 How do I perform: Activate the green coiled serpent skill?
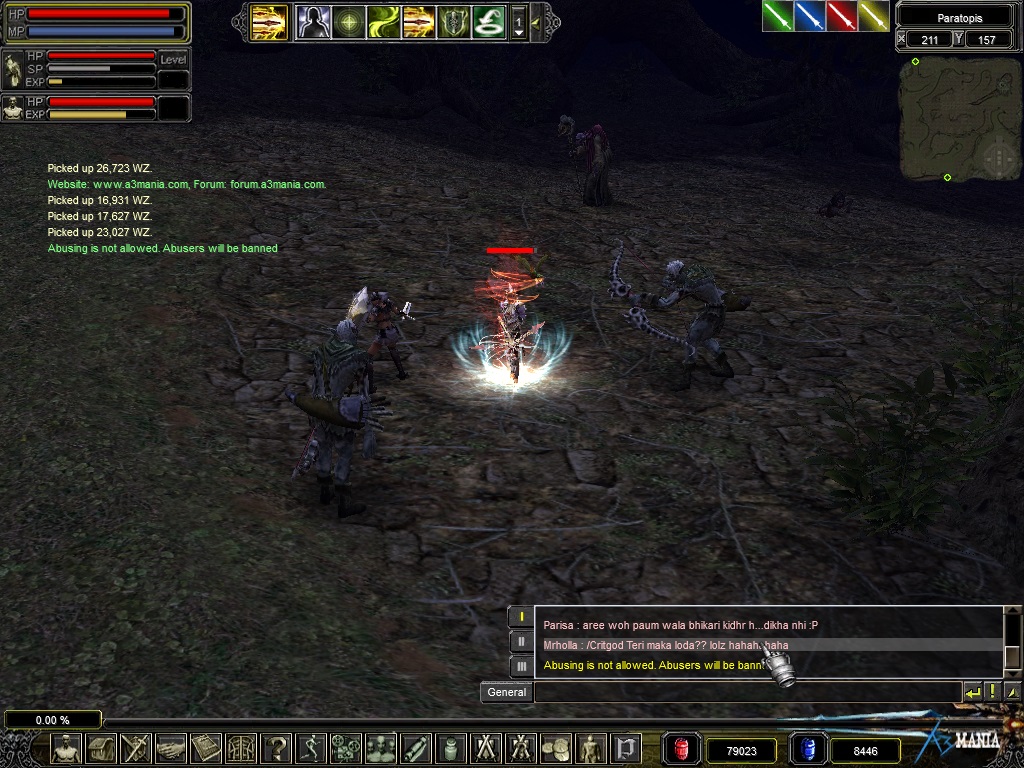pos(489,22)
